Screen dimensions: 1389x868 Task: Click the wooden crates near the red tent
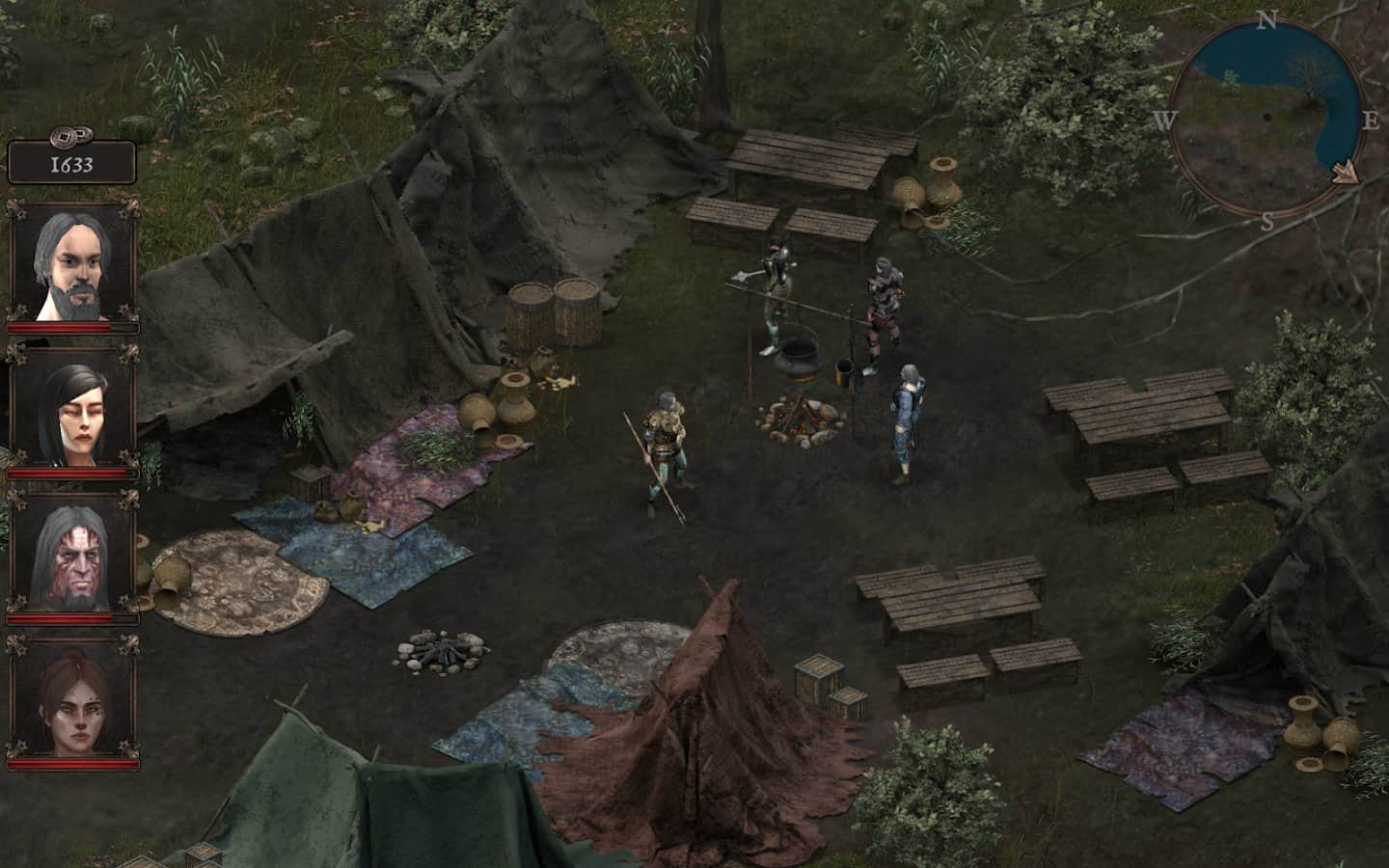pos(821,675)
